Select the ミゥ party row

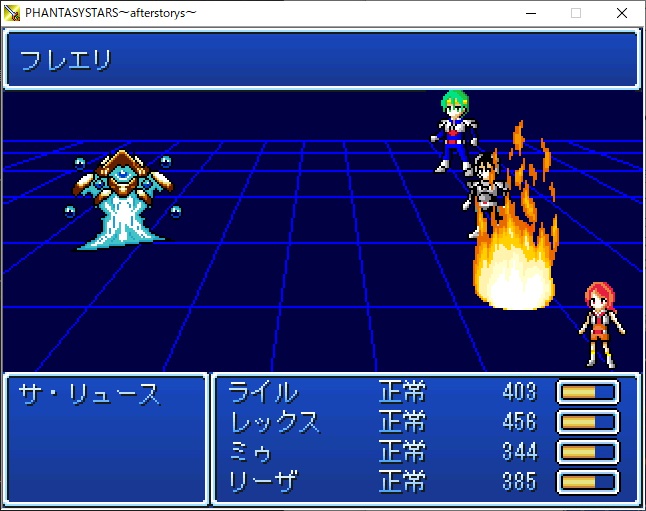[251, 451]
